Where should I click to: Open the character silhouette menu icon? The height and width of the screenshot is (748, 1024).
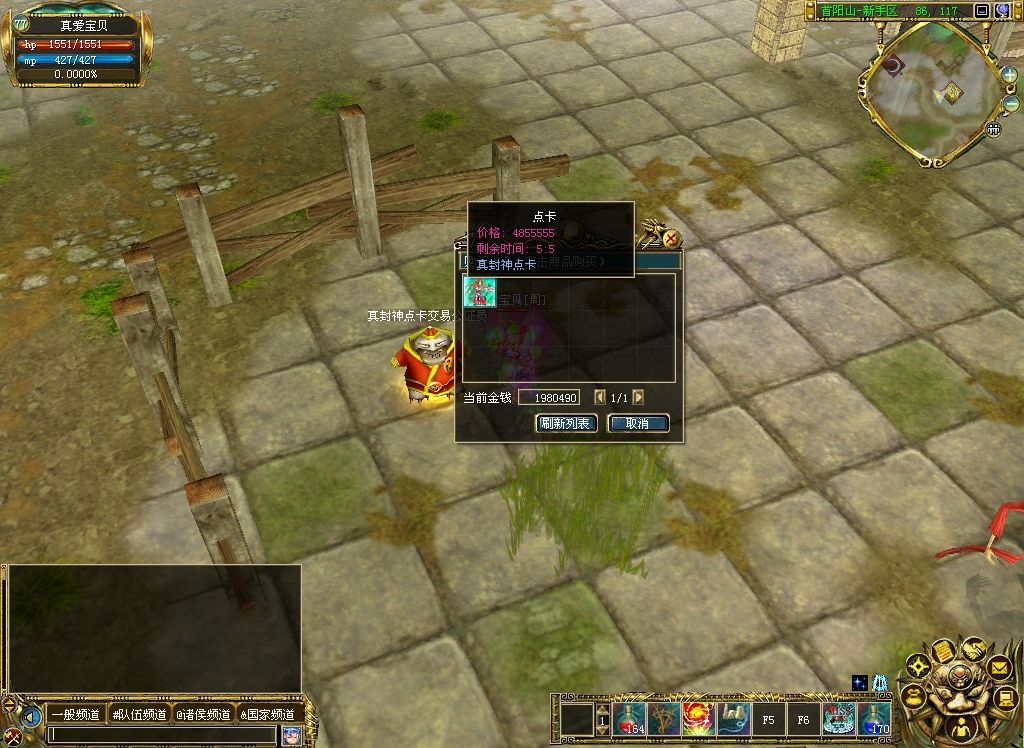pyautogui.click(x=960, y=728)
